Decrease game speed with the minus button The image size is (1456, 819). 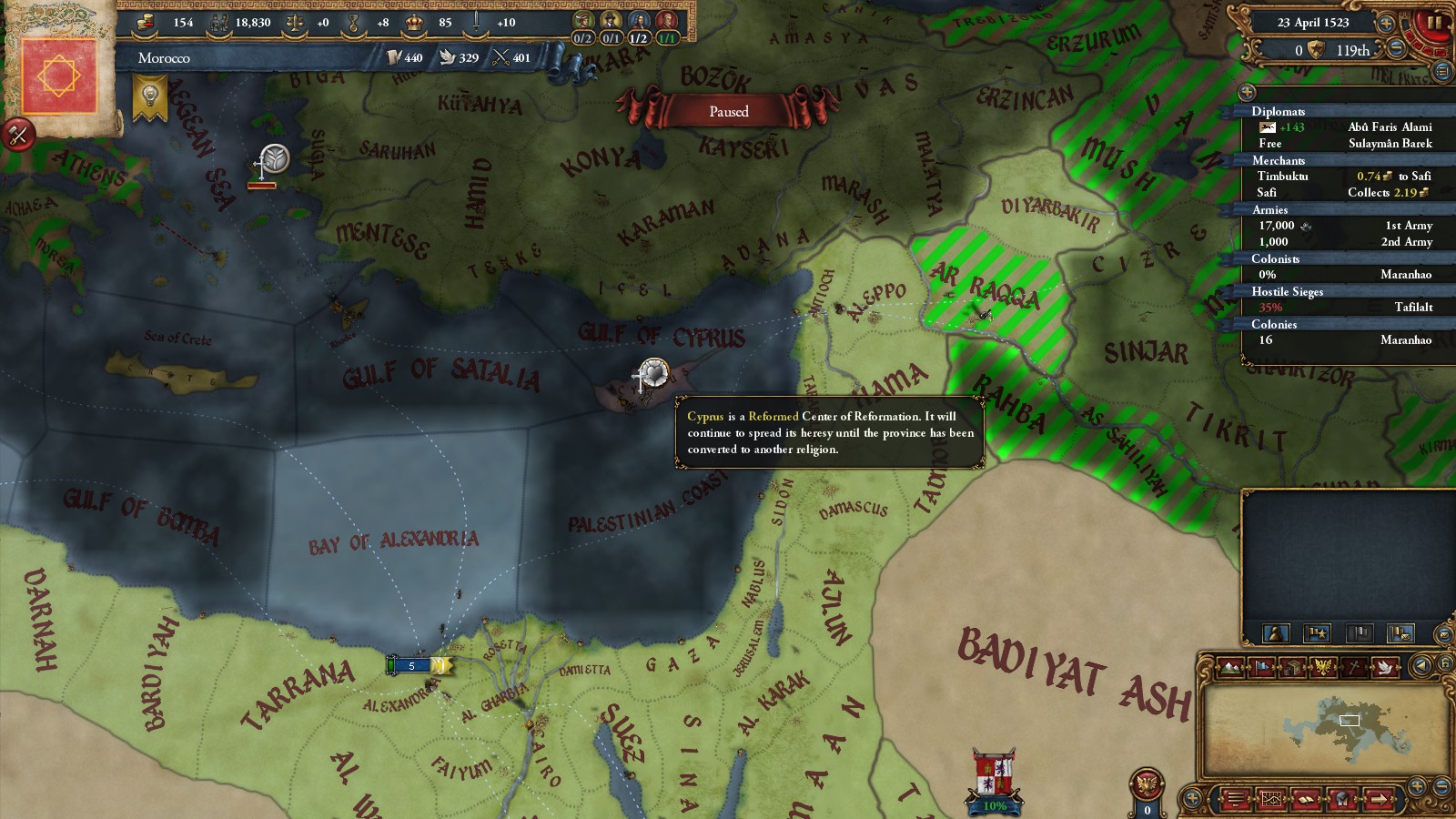point(1395,50)
